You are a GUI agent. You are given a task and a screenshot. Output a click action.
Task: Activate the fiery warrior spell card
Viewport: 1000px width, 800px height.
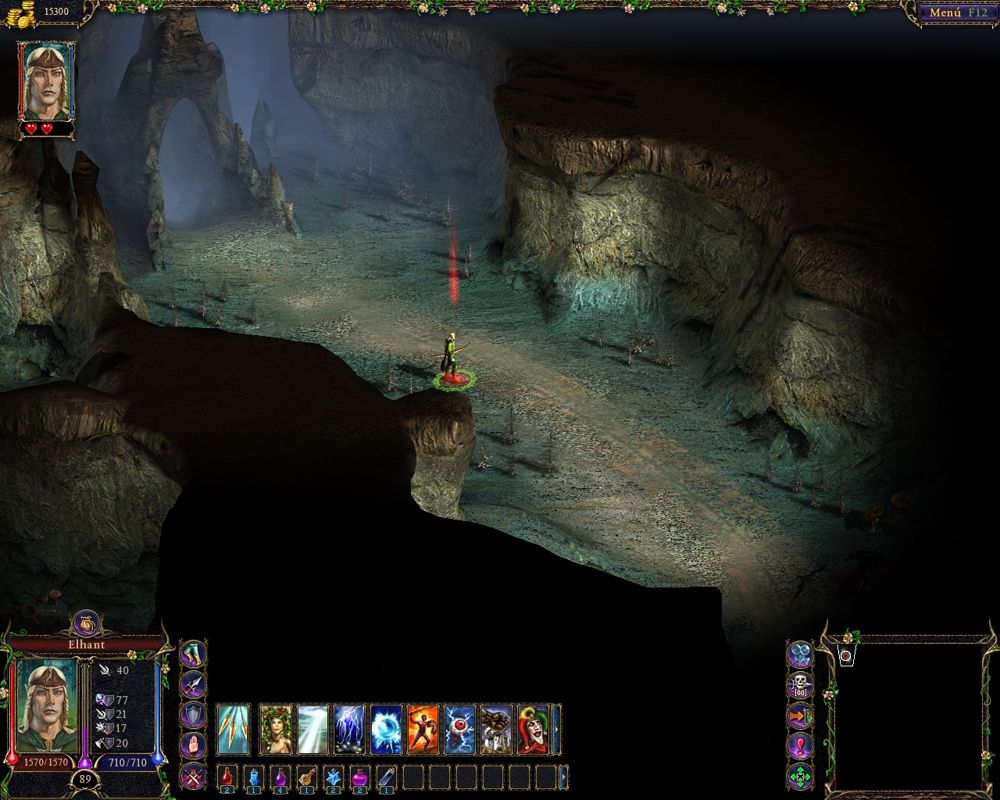423,729
